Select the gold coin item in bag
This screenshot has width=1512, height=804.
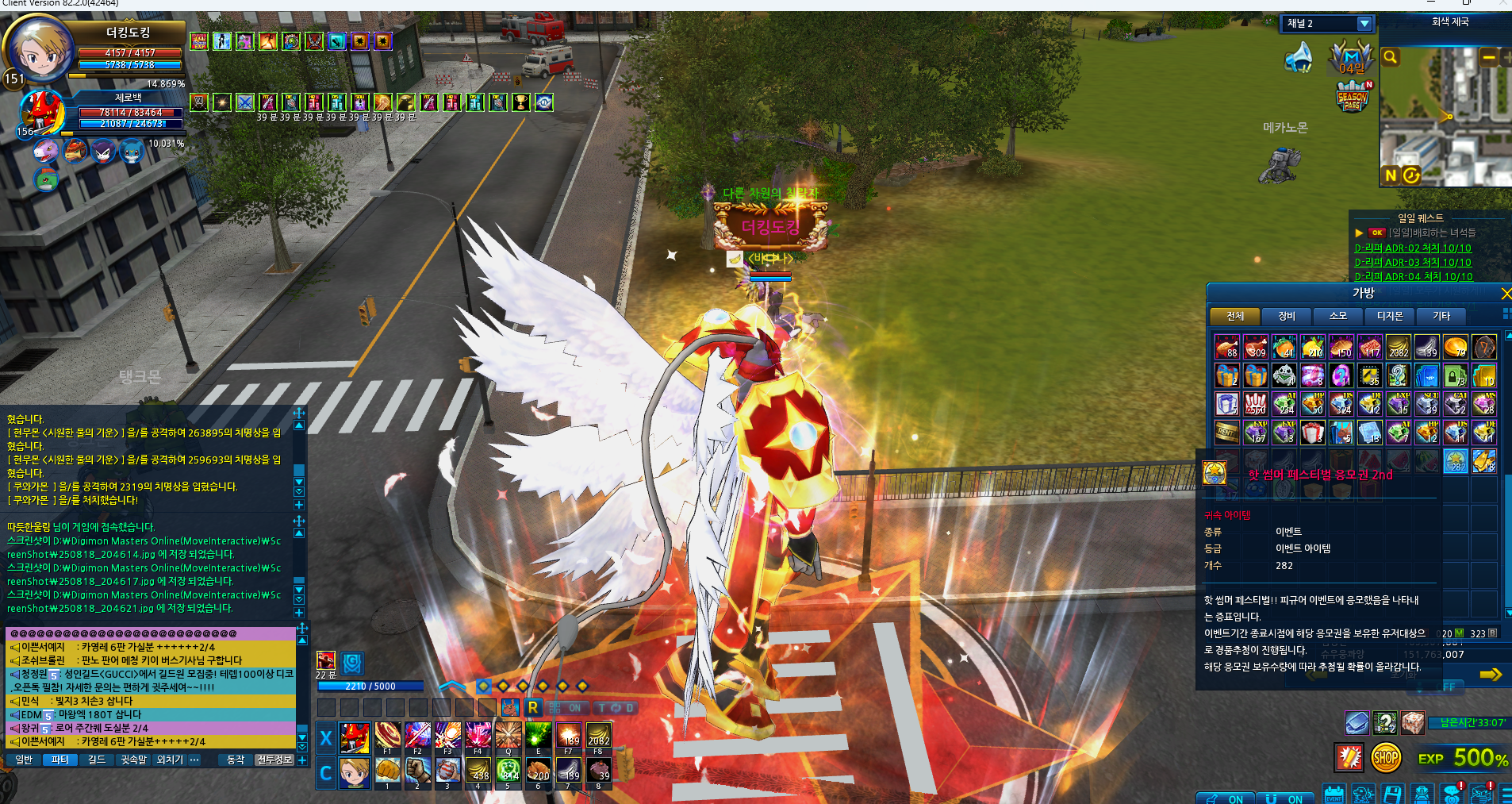(1455, 346)
